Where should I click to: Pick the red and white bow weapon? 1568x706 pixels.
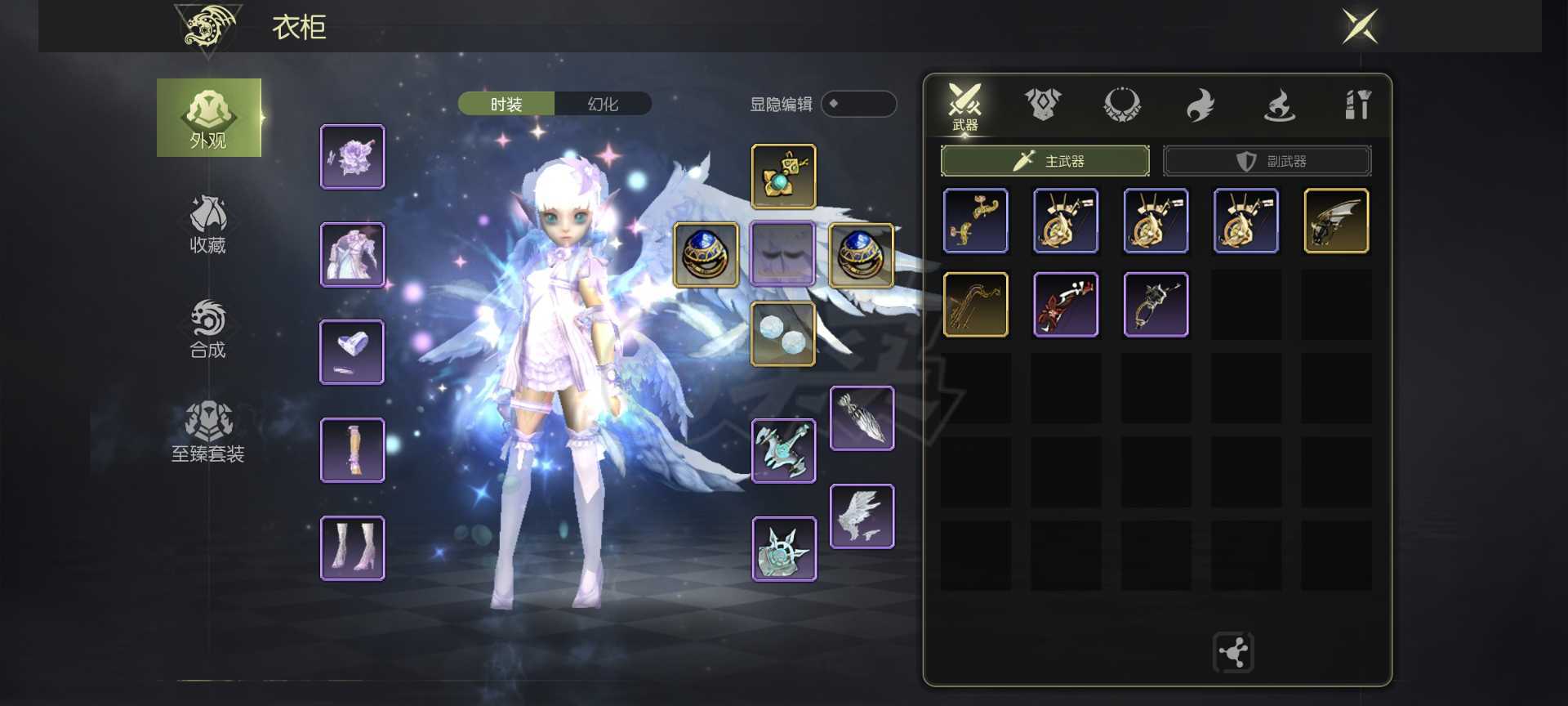click(1066, 305)
